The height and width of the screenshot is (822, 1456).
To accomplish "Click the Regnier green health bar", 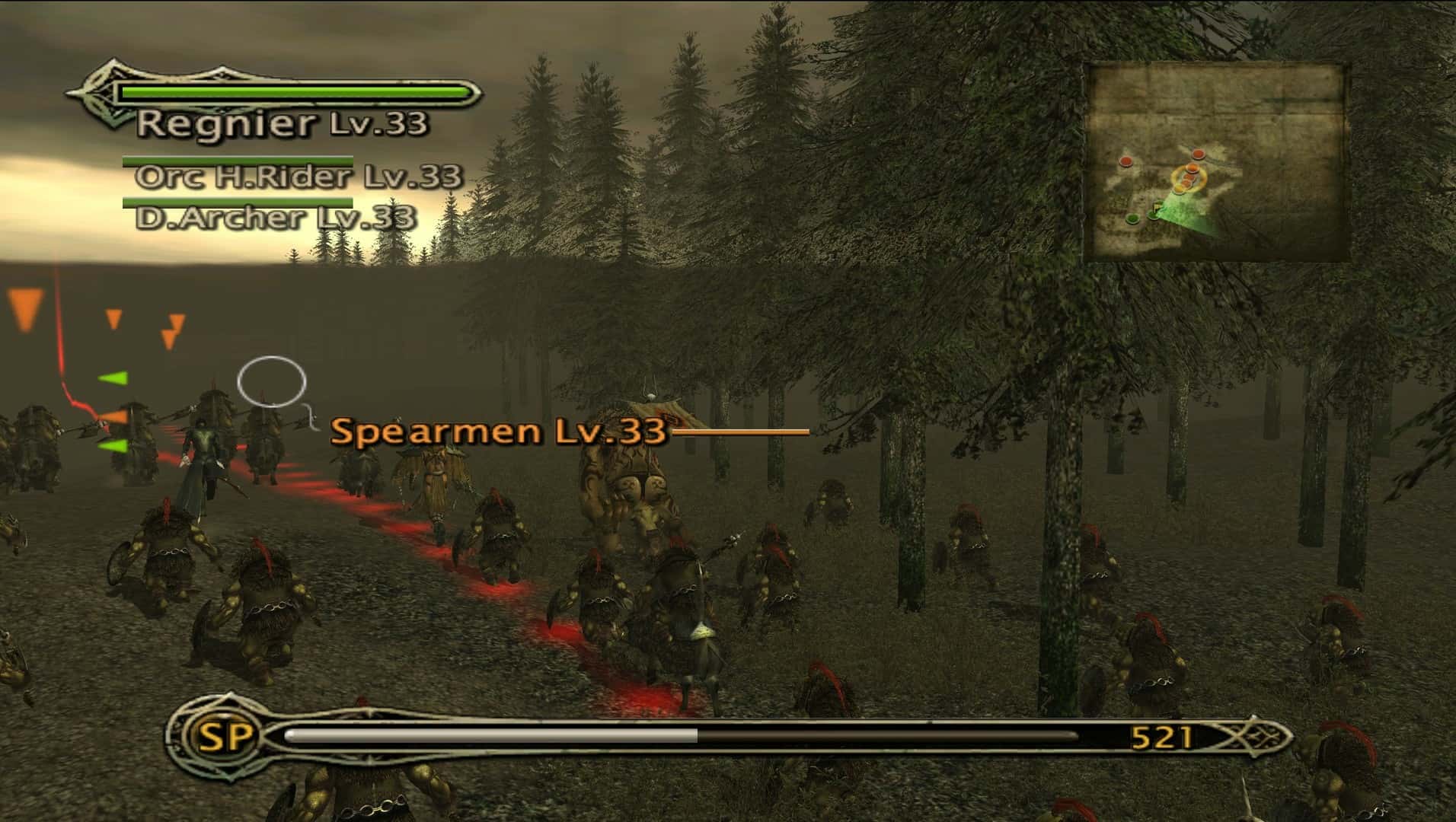I will (293, 91).
